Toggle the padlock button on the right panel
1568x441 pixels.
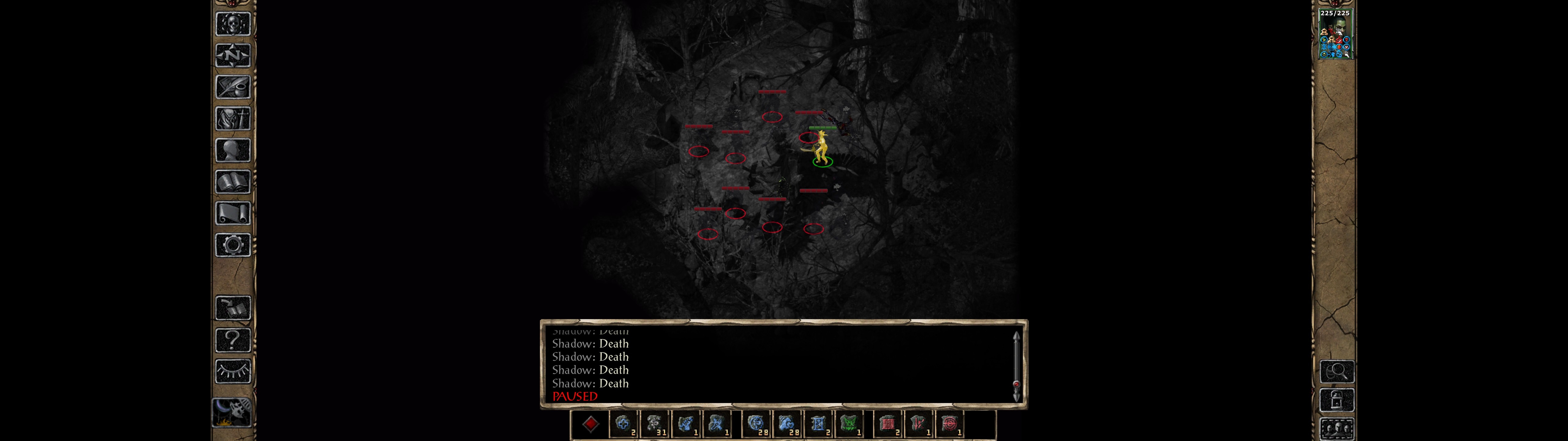click(1337, 401)
